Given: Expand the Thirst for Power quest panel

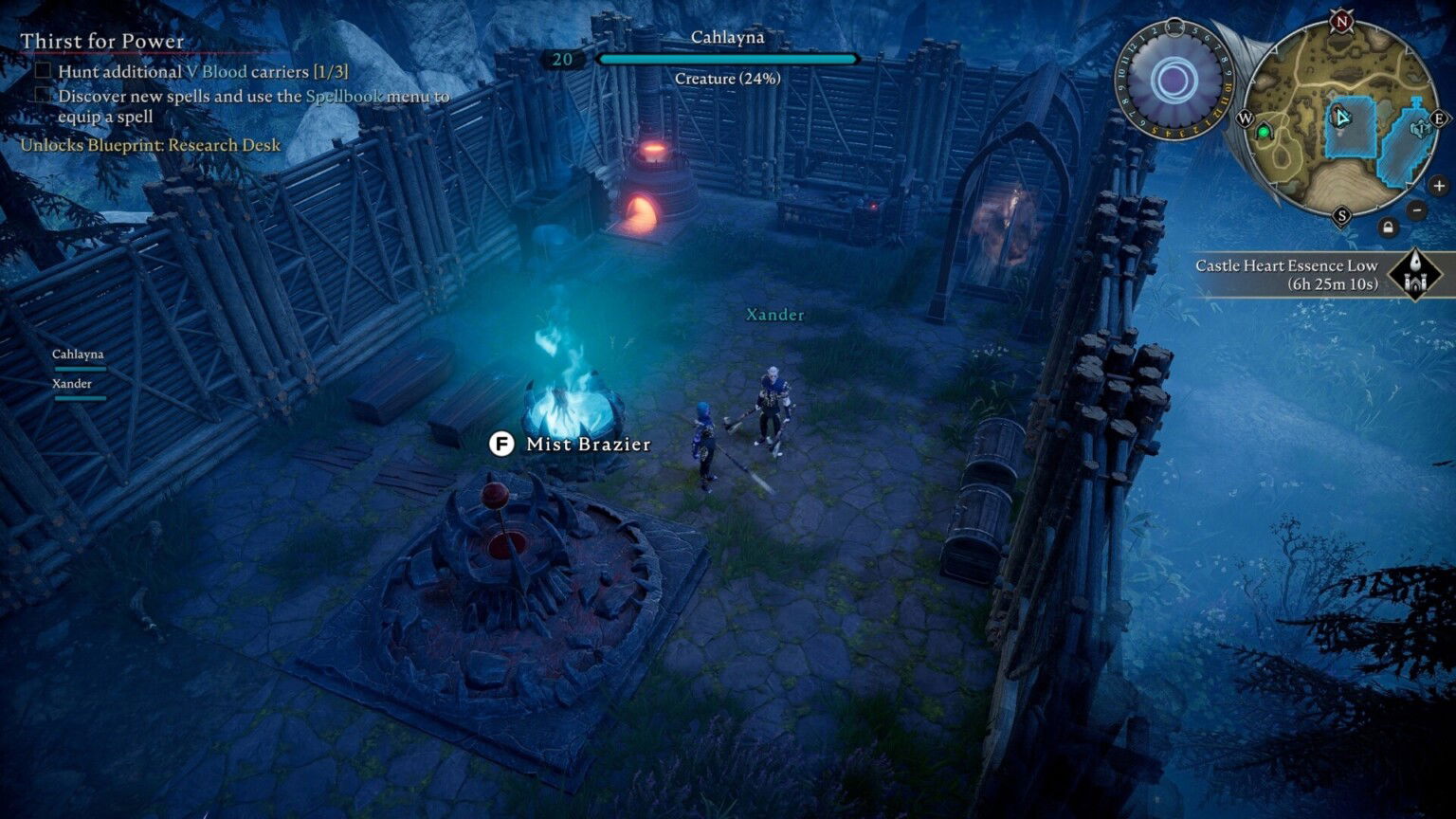Looking at the screenshot, I should point(100,42).
